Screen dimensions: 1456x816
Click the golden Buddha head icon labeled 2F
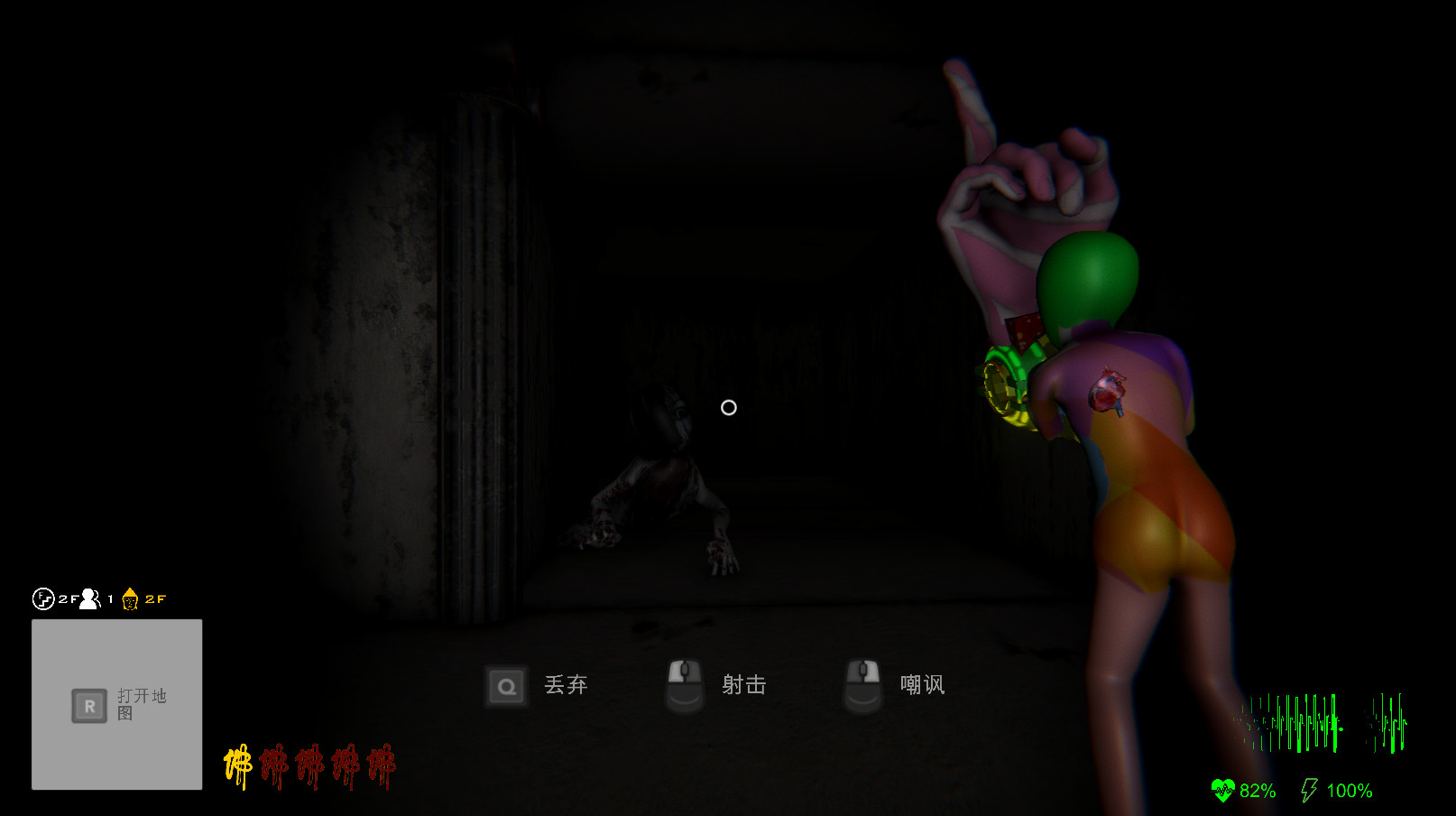click(130, 598)
